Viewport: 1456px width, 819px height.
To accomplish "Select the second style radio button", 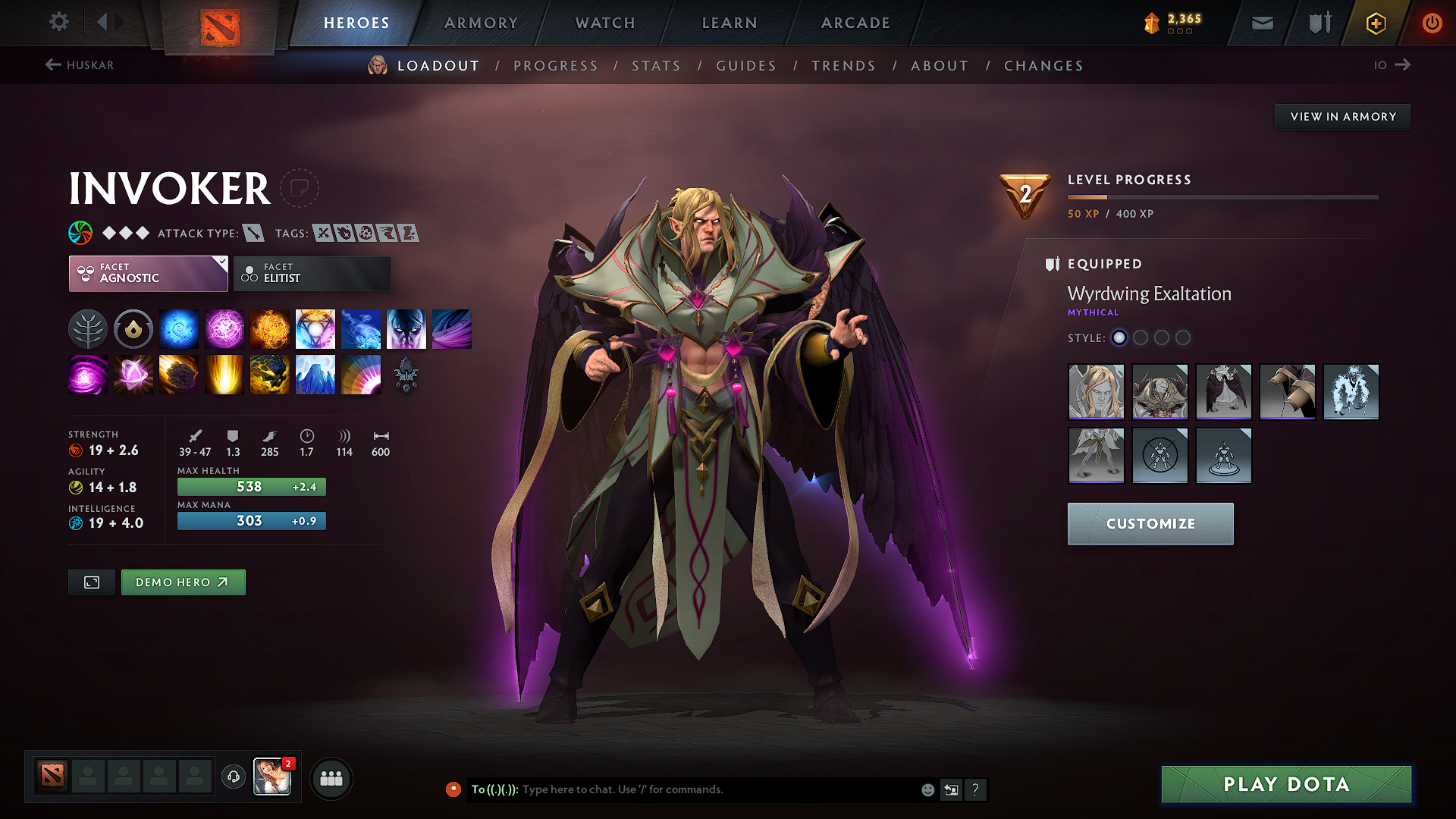I will tap(1141, 338).
